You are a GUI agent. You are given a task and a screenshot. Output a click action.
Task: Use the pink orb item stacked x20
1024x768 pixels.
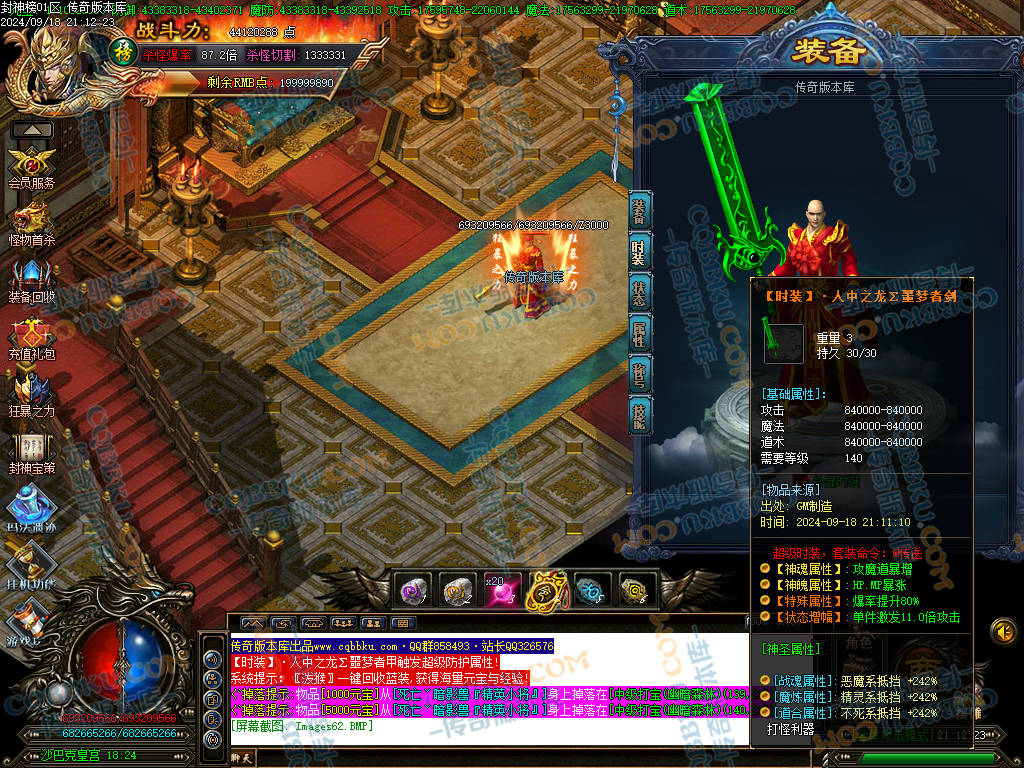pyautogui.click(x=501, y=590)
